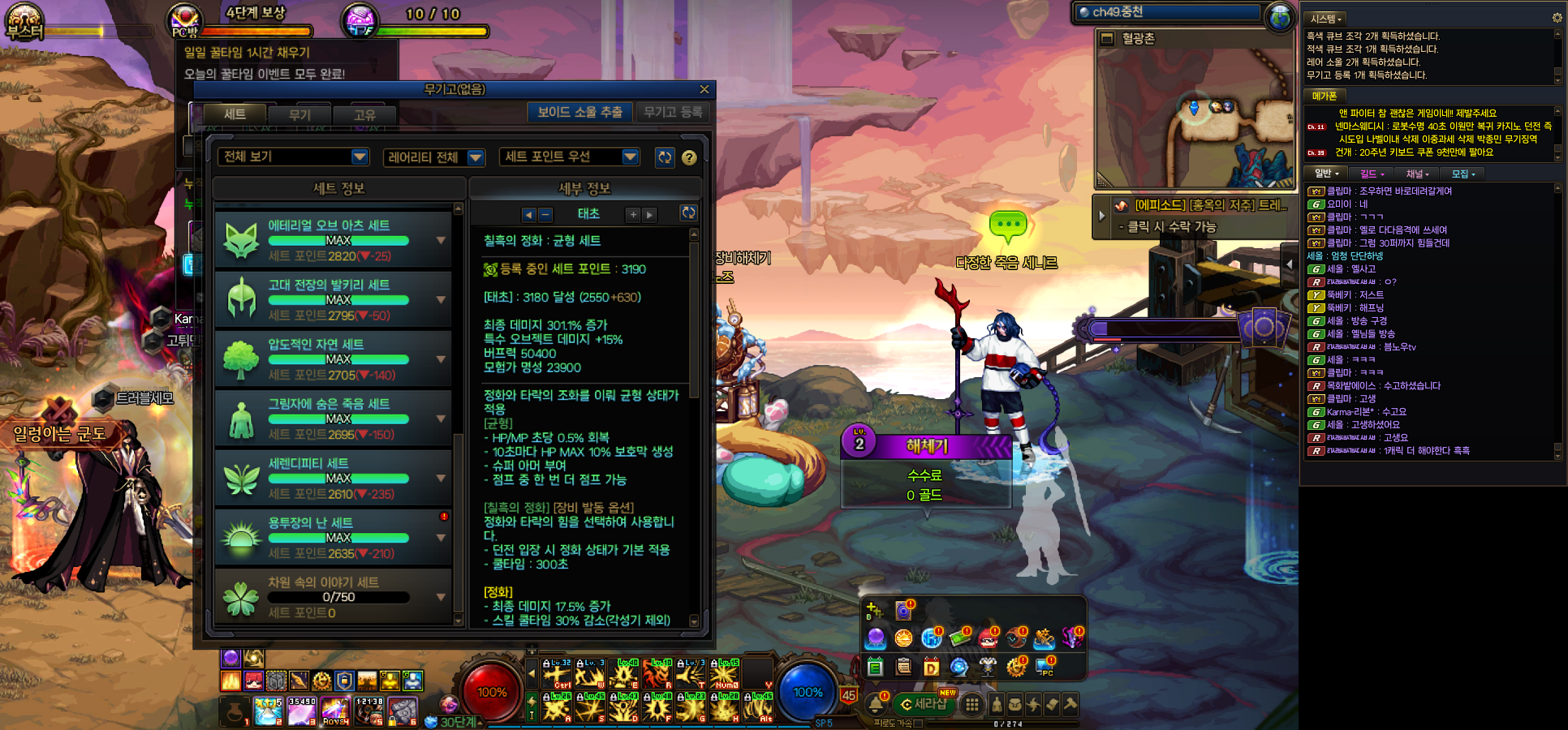
Task: Switch to the 무기 tab
Action: tap(299, 115)
